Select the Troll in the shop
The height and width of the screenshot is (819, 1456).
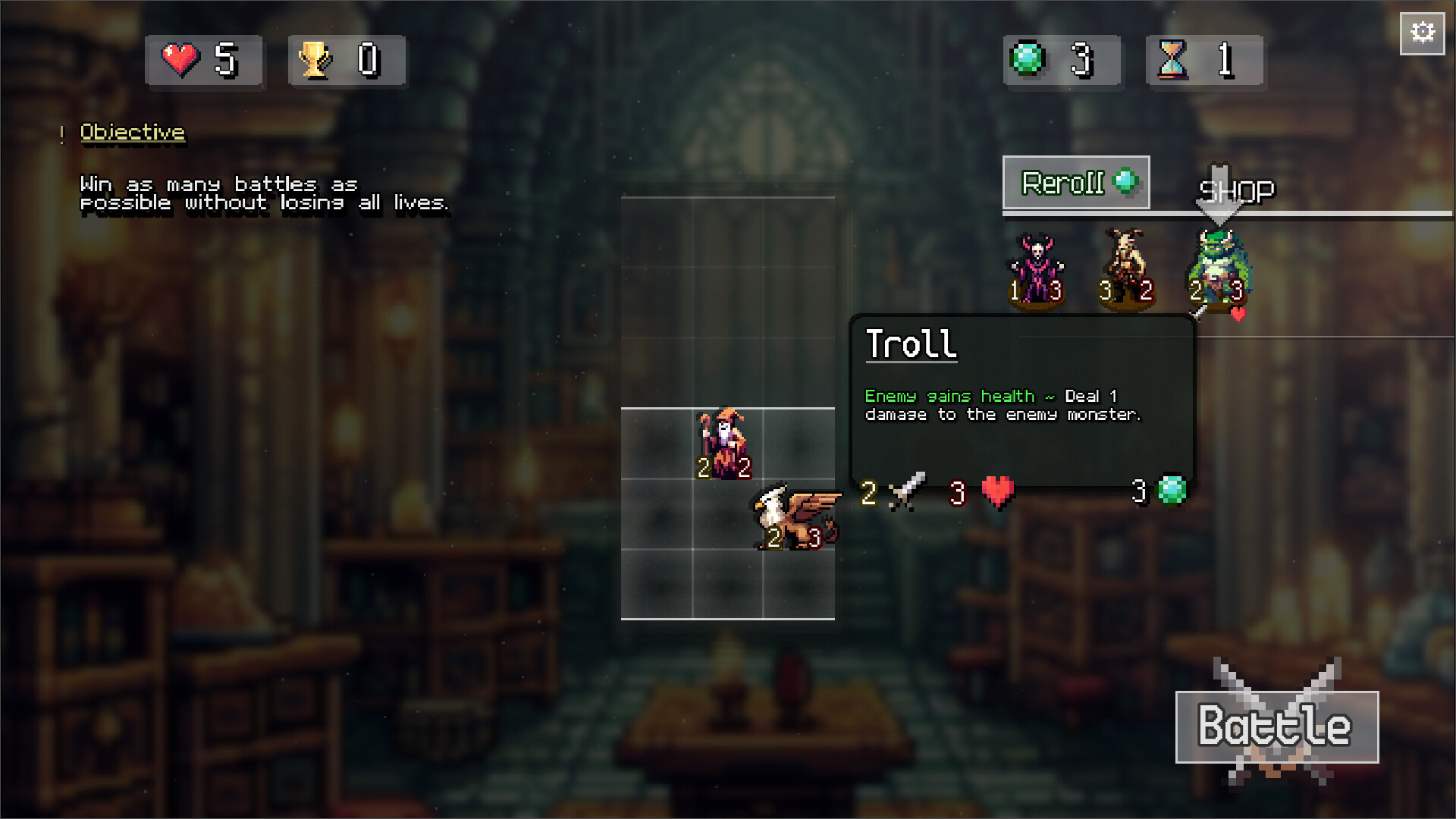point(1217,269)
